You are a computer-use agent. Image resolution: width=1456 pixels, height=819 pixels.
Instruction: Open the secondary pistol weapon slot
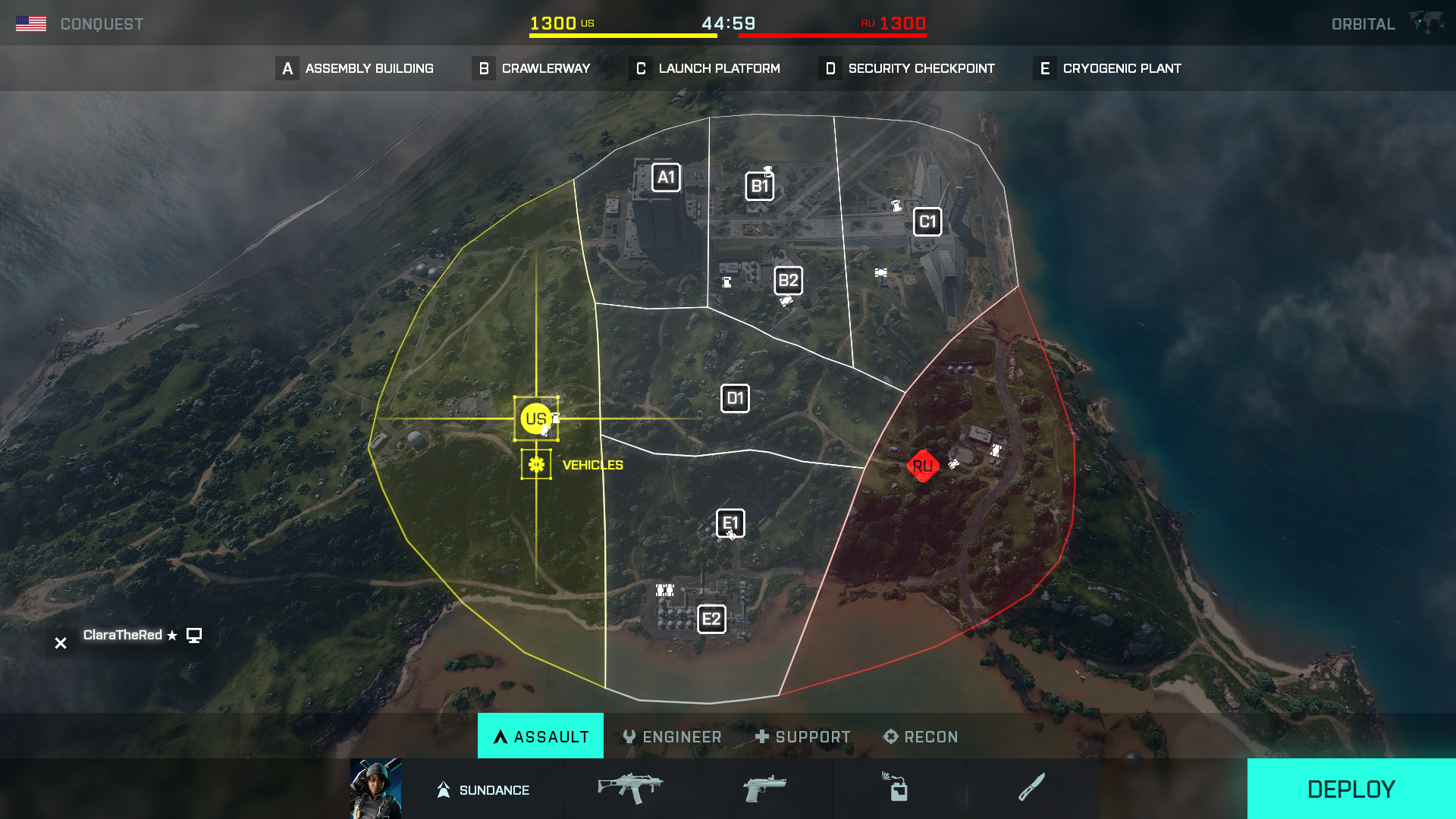pyautogui.click(x=764, y=788)
